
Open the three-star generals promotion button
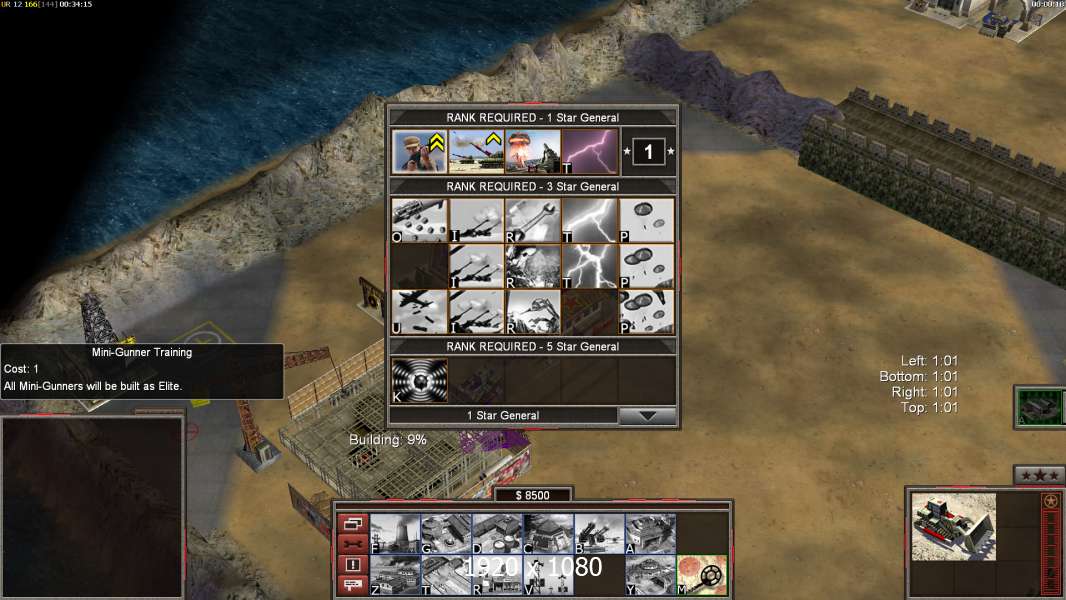point(1038,475)
